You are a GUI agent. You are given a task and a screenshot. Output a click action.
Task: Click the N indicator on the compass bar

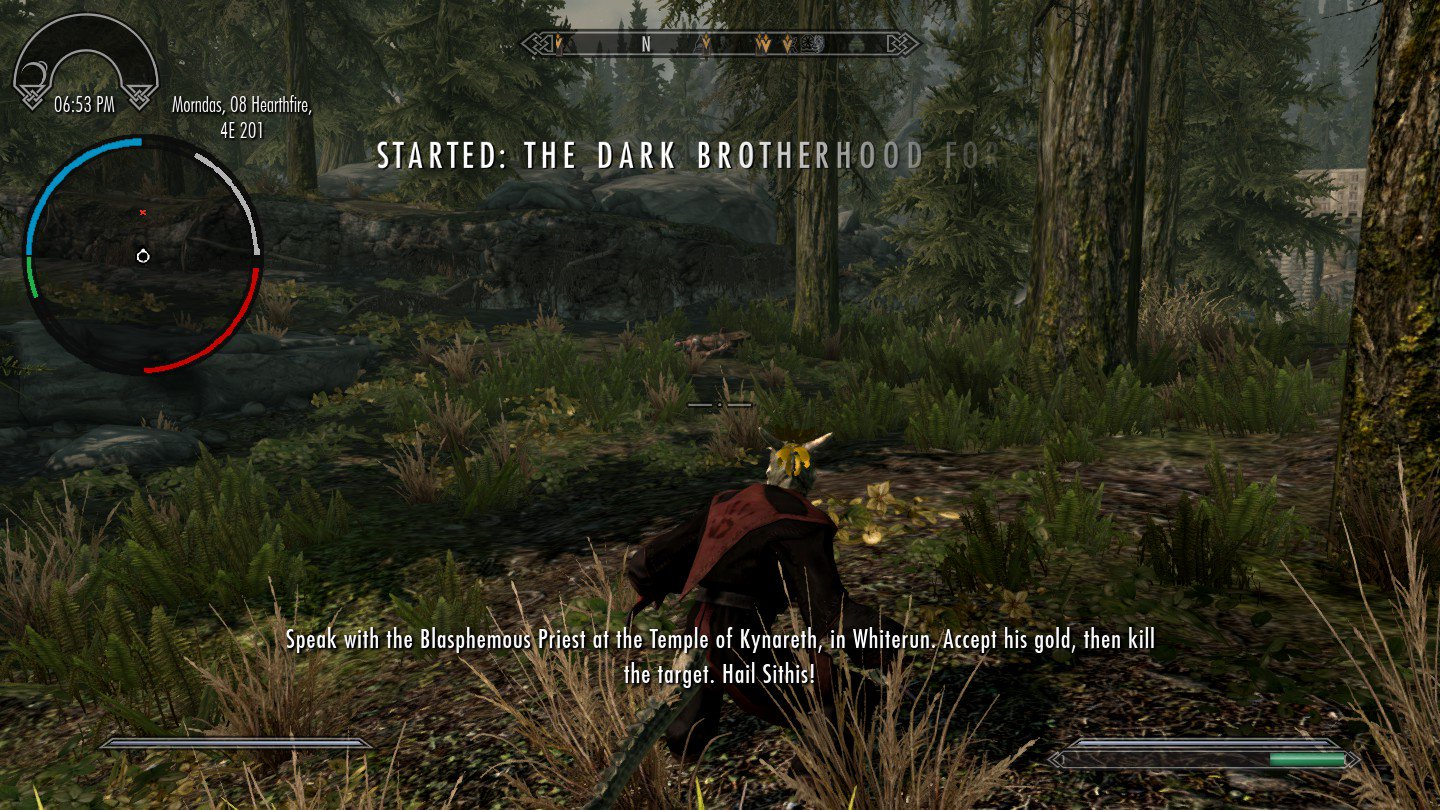645,44
